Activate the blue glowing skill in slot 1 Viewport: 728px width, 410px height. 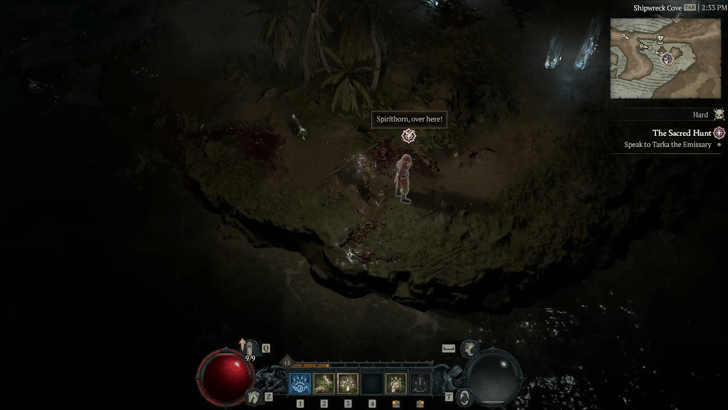(x=299, y=382)
